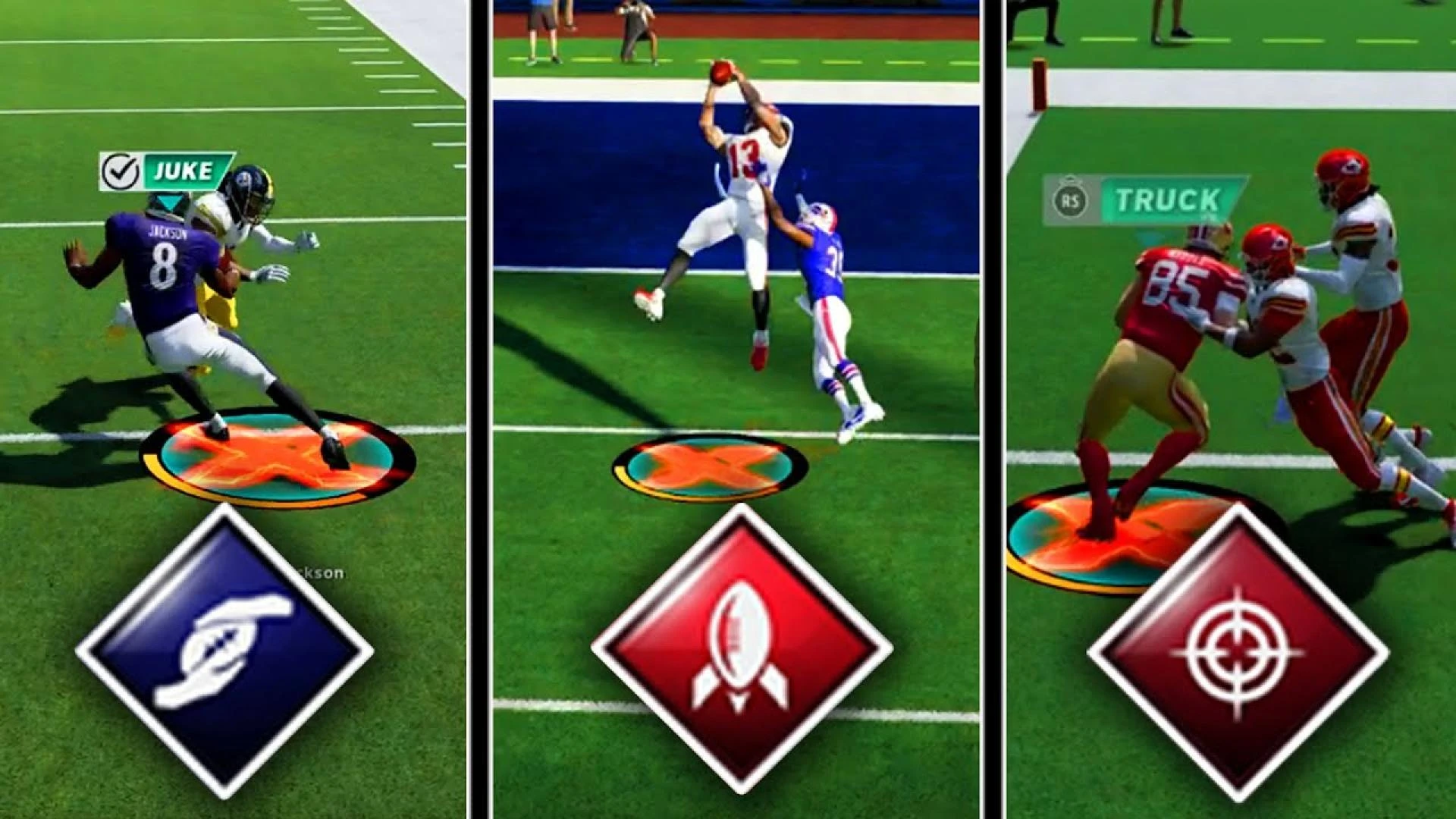
Task: Tap the checkmark circle next to JUKE
Action: (x=121, y=171)
